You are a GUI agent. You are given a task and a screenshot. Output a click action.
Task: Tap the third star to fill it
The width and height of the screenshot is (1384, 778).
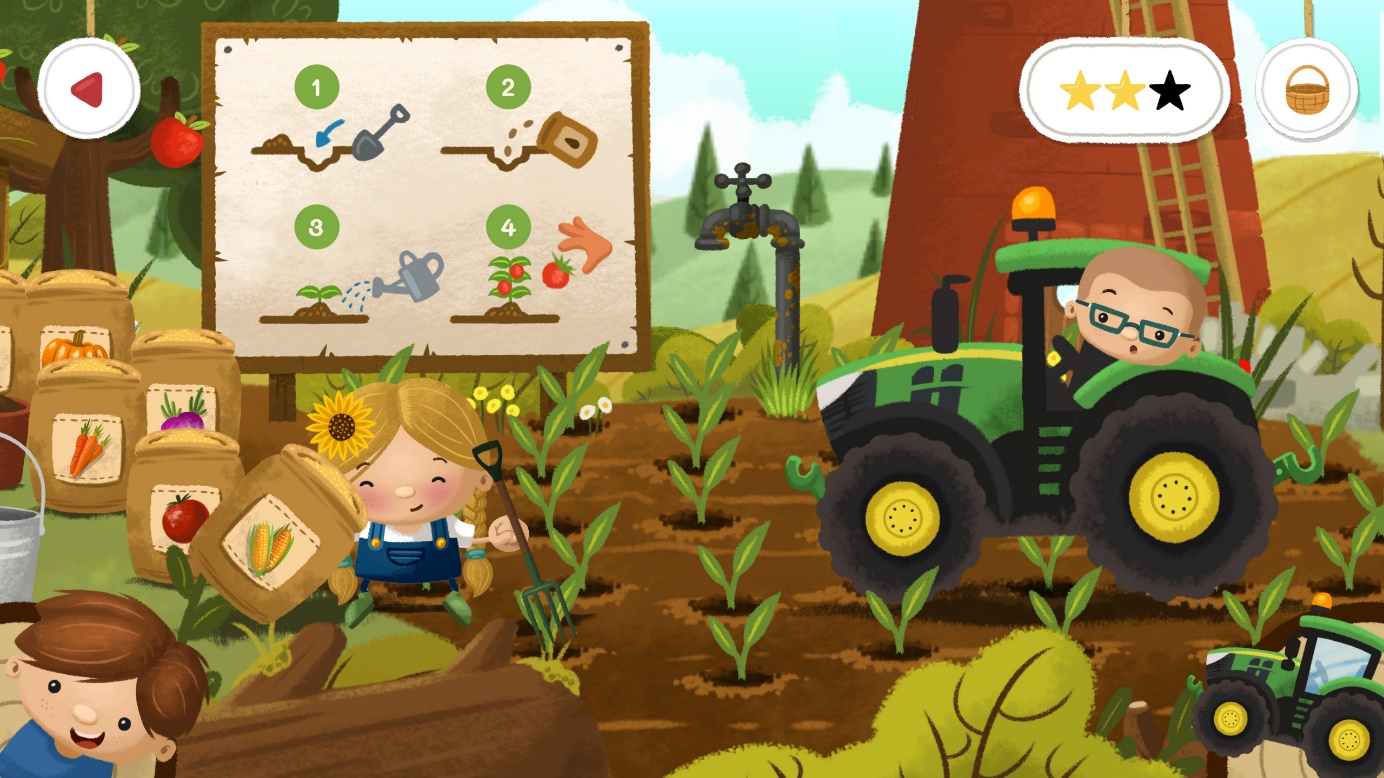click(x=1169, y=89)
